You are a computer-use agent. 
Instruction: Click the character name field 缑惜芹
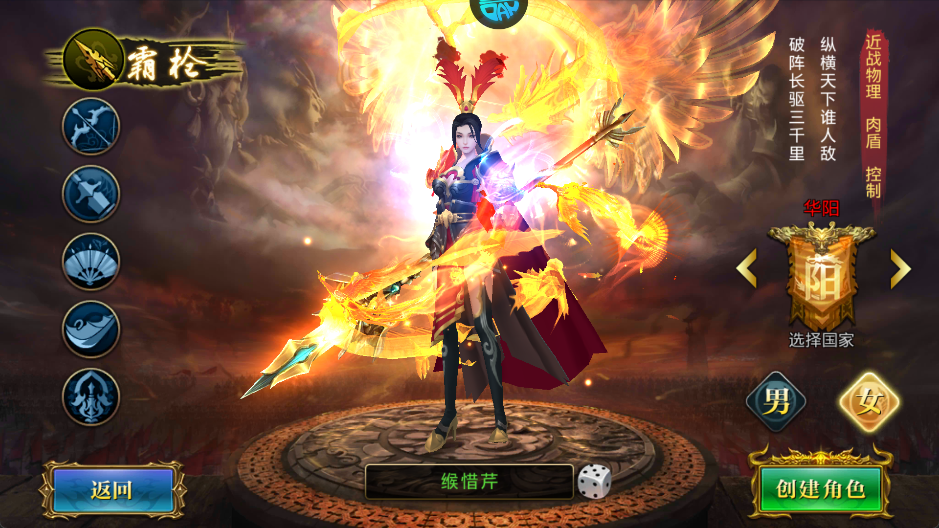[469, 481]
